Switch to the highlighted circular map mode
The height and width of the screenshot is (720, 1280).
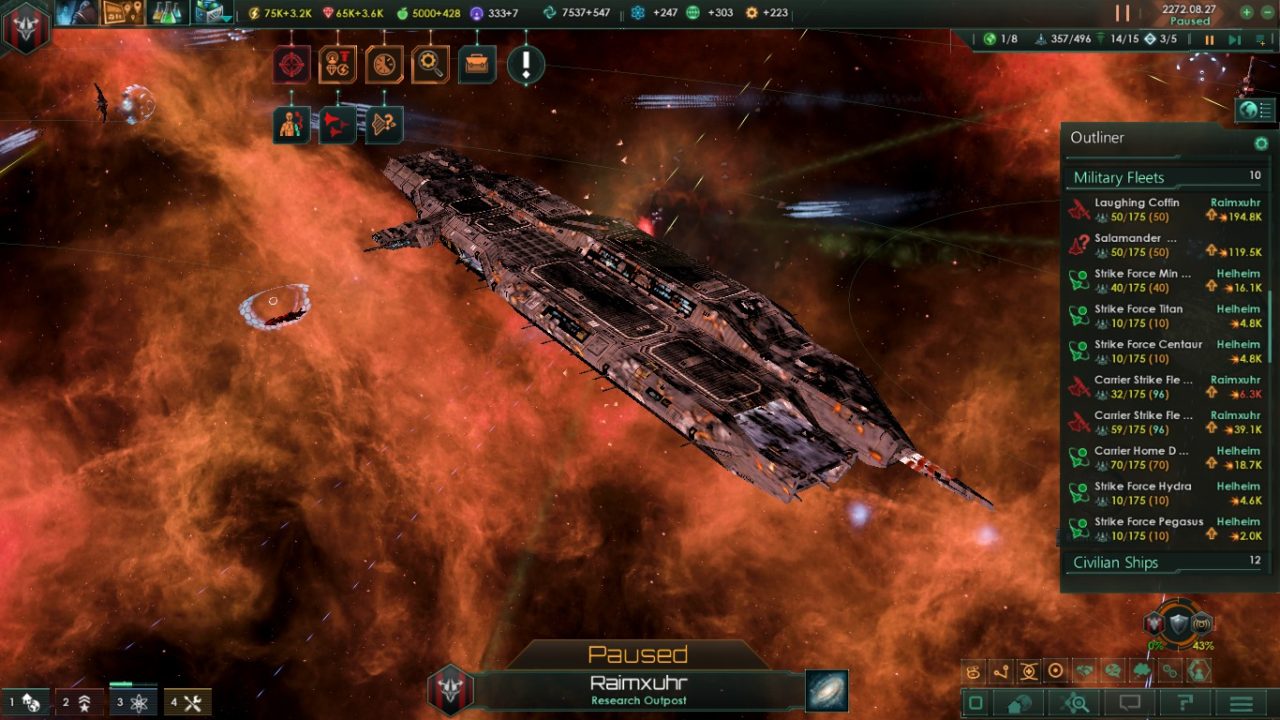click(1054, 672)
